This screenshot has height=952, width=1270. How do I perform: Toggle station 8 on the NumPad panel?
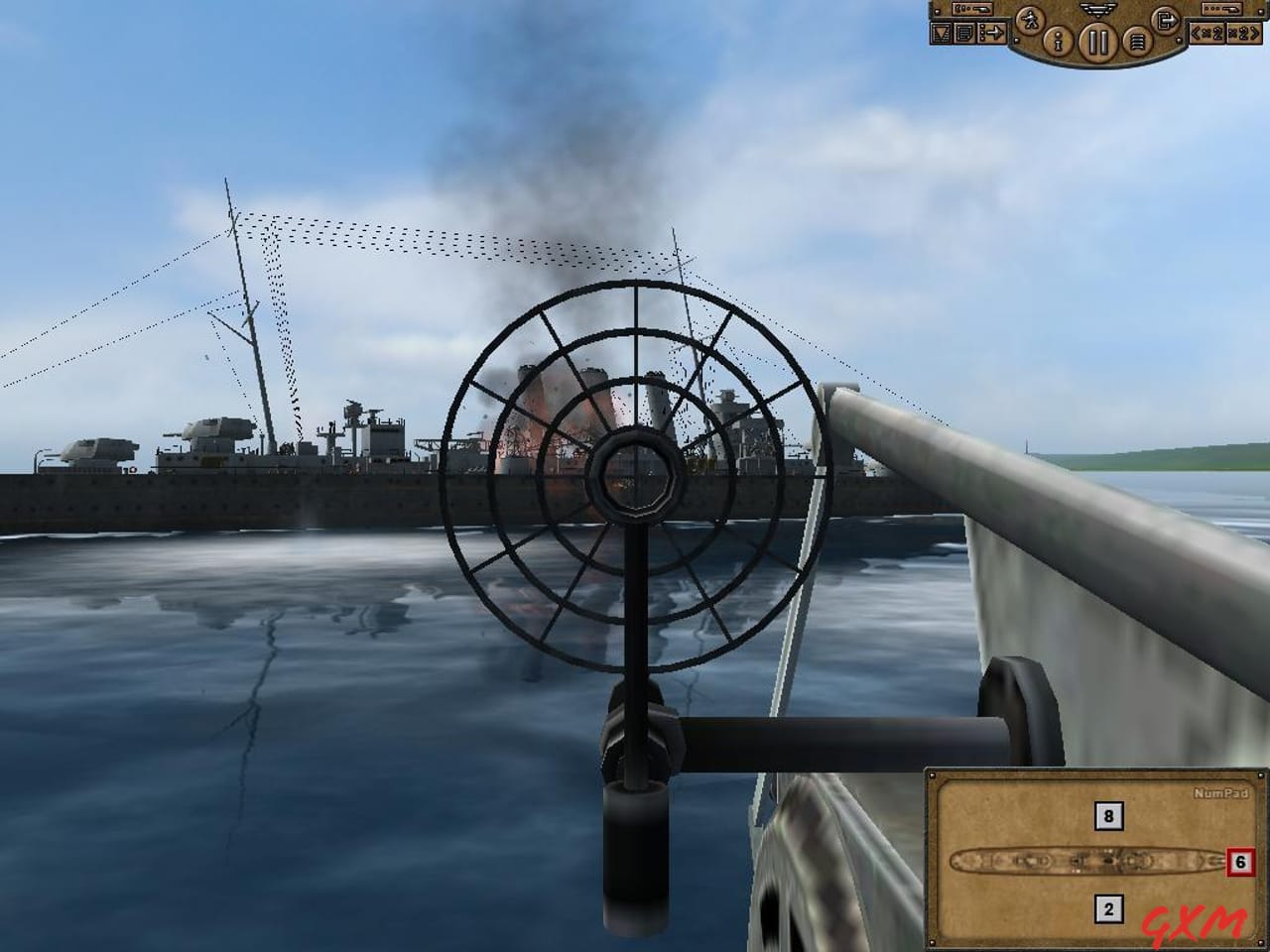point(1108,815)
